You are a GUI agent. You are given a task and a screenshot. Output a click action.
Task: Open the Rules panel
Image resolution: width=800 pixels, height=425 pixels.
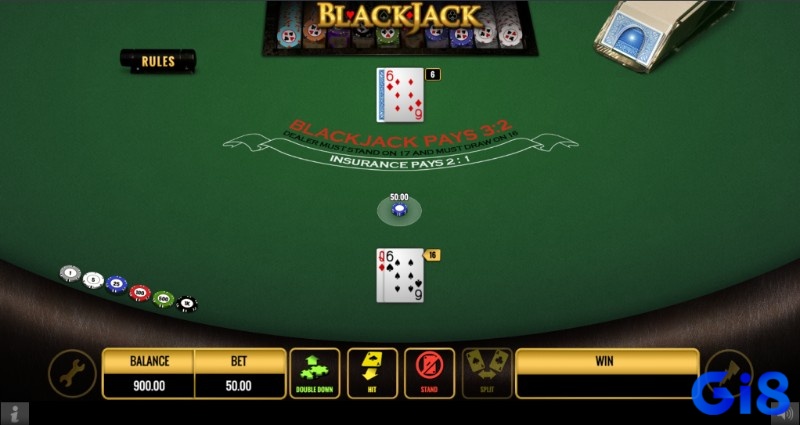[x=158, y=61]
